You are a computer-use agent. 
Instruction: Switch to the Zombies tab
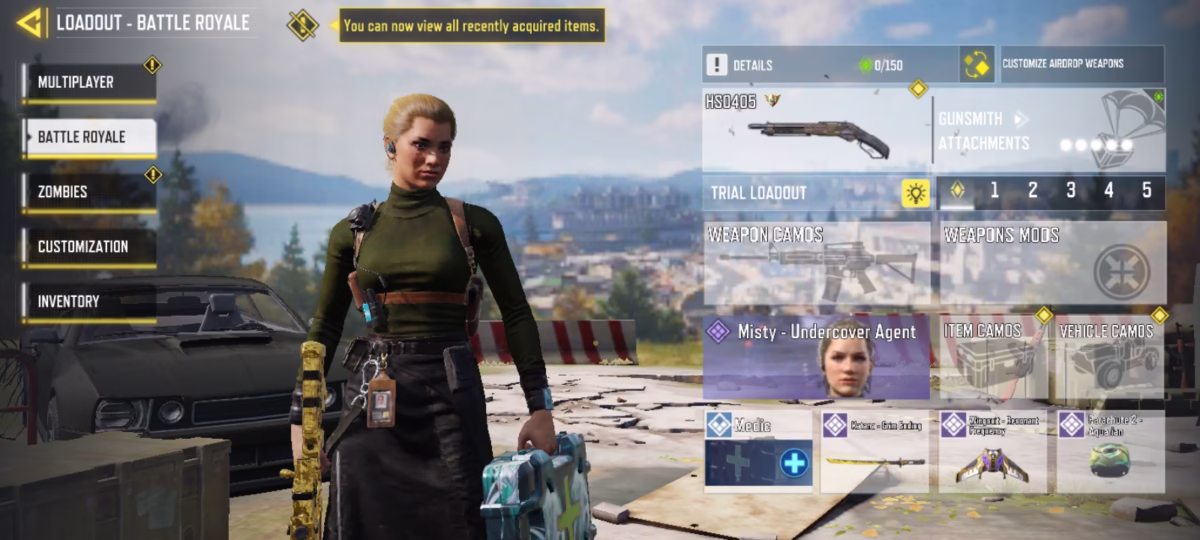90,192
